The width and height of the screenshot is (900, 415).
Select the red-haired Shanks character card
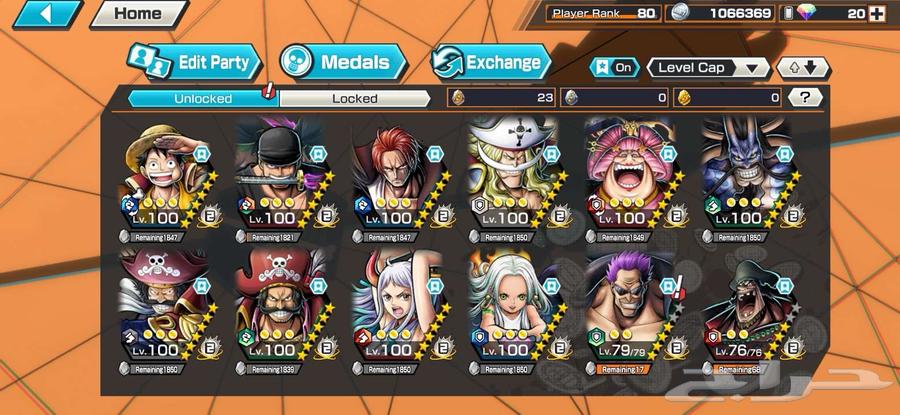(398, 180)
